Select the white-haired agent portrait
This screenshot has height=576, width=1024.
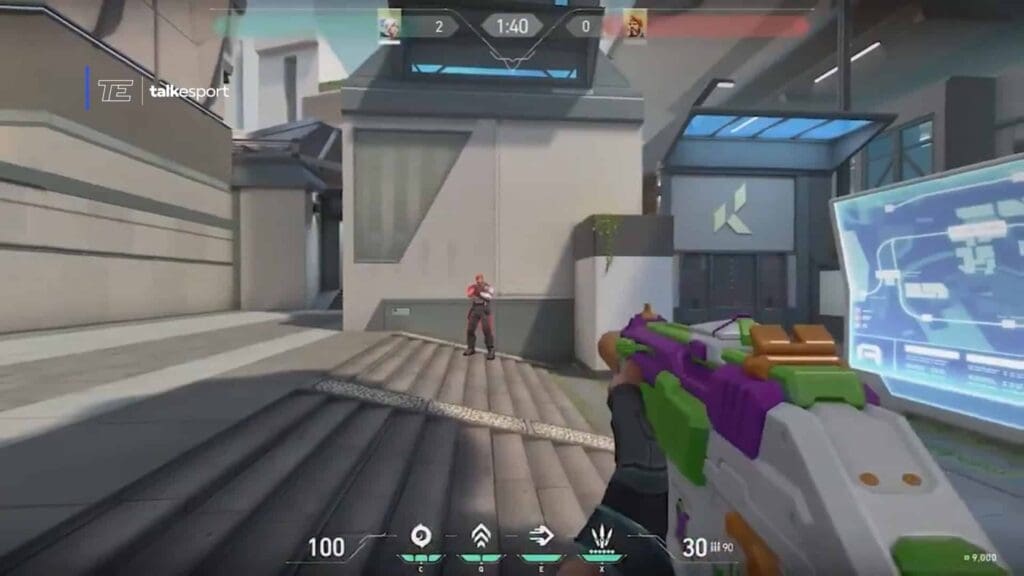point(390,25)
